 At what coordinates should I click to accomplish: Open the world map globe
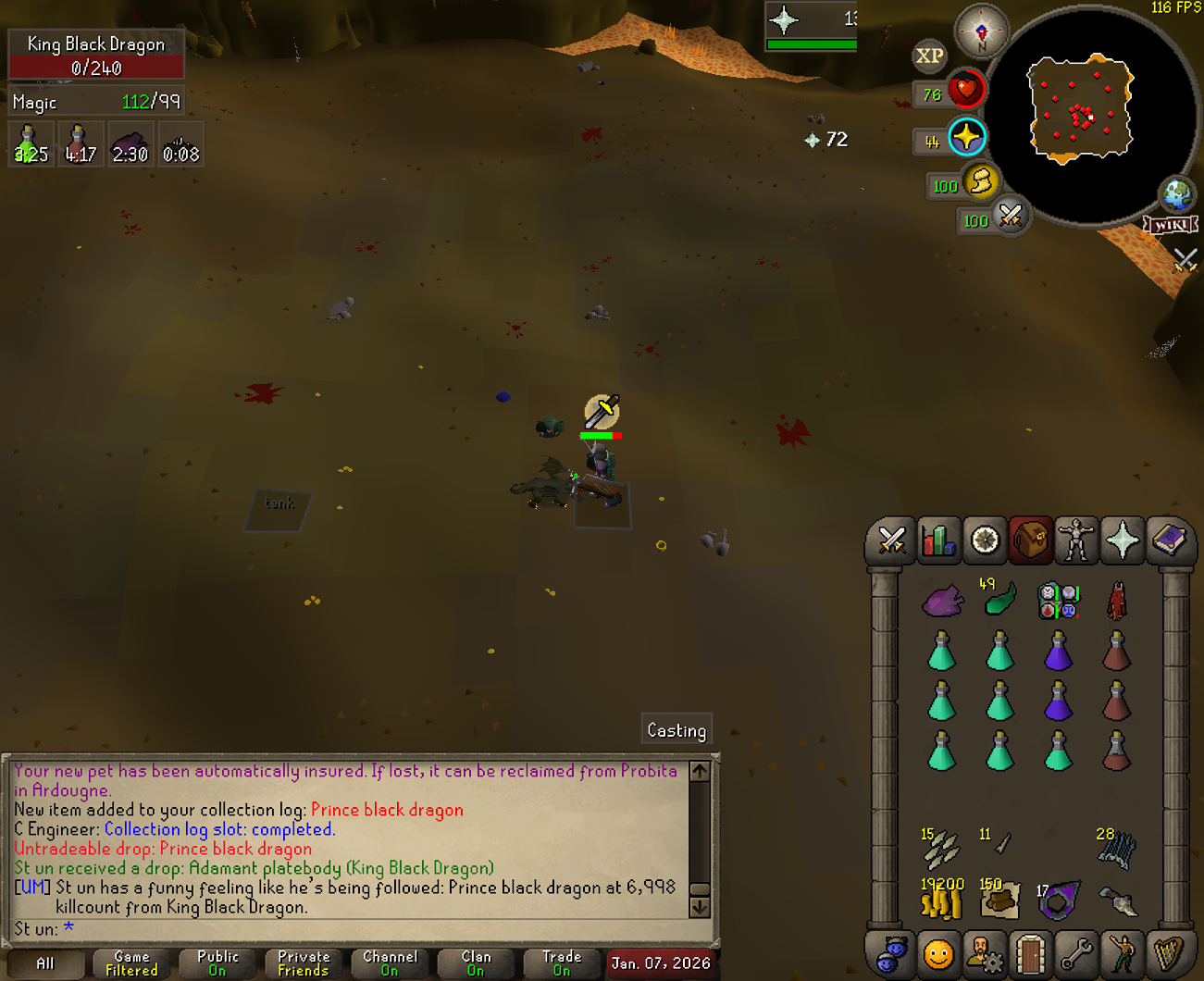tap(1177, 195)
